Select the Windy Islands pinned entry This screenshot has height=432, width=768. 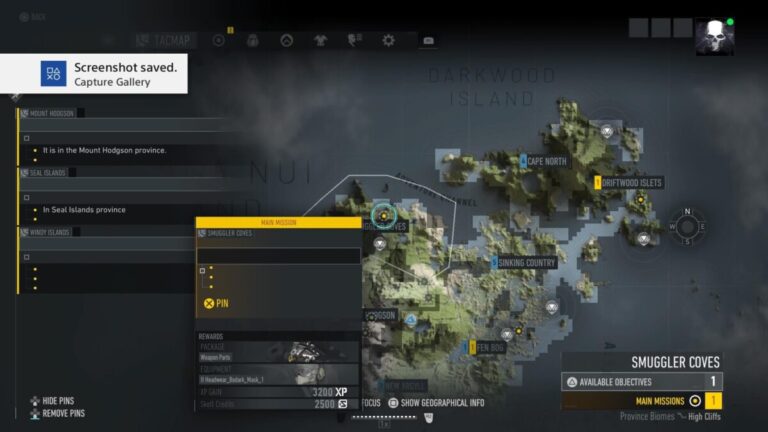(x=50, y=232)
